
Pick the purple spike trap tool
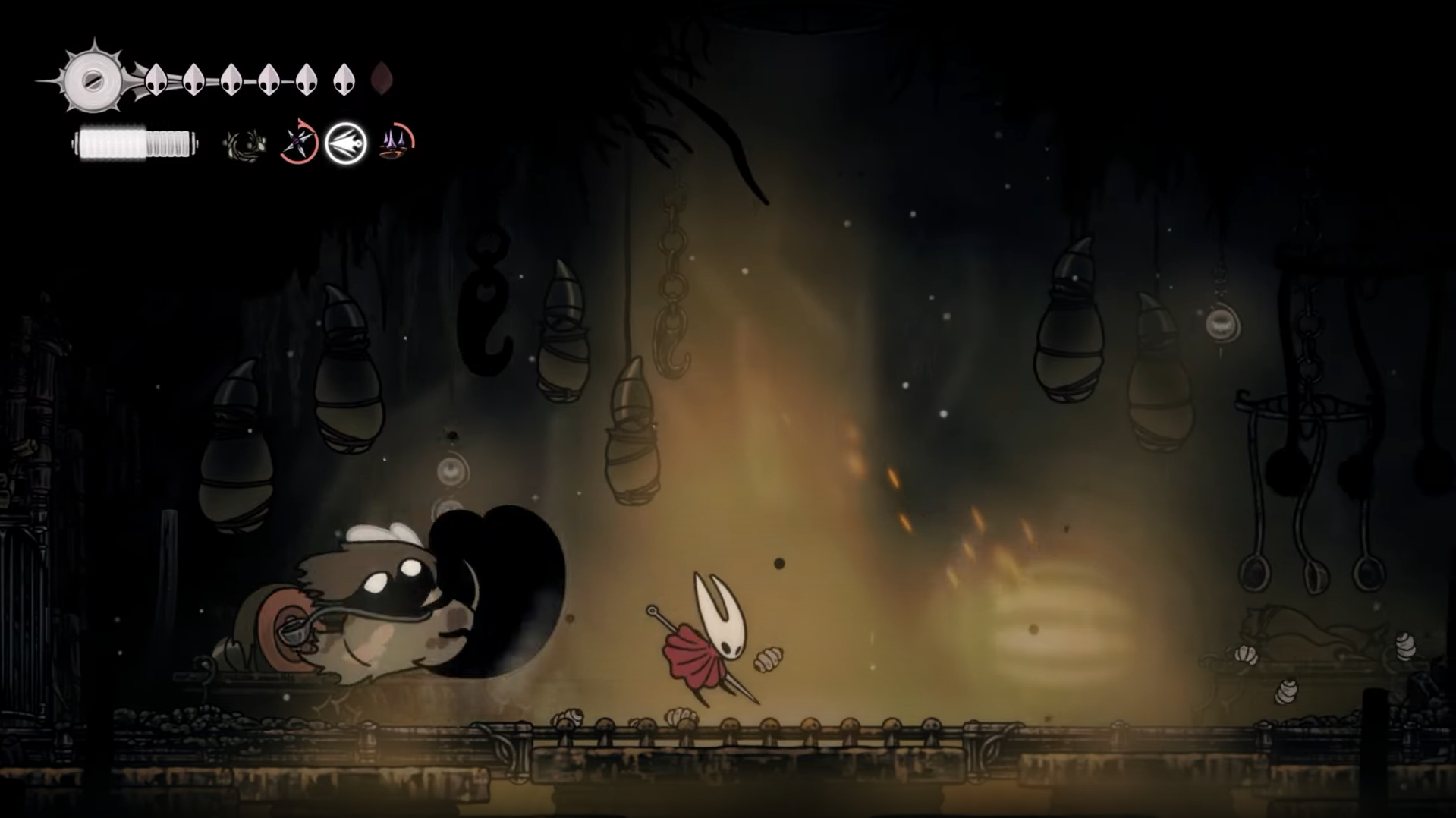click(x=396, y=141)
